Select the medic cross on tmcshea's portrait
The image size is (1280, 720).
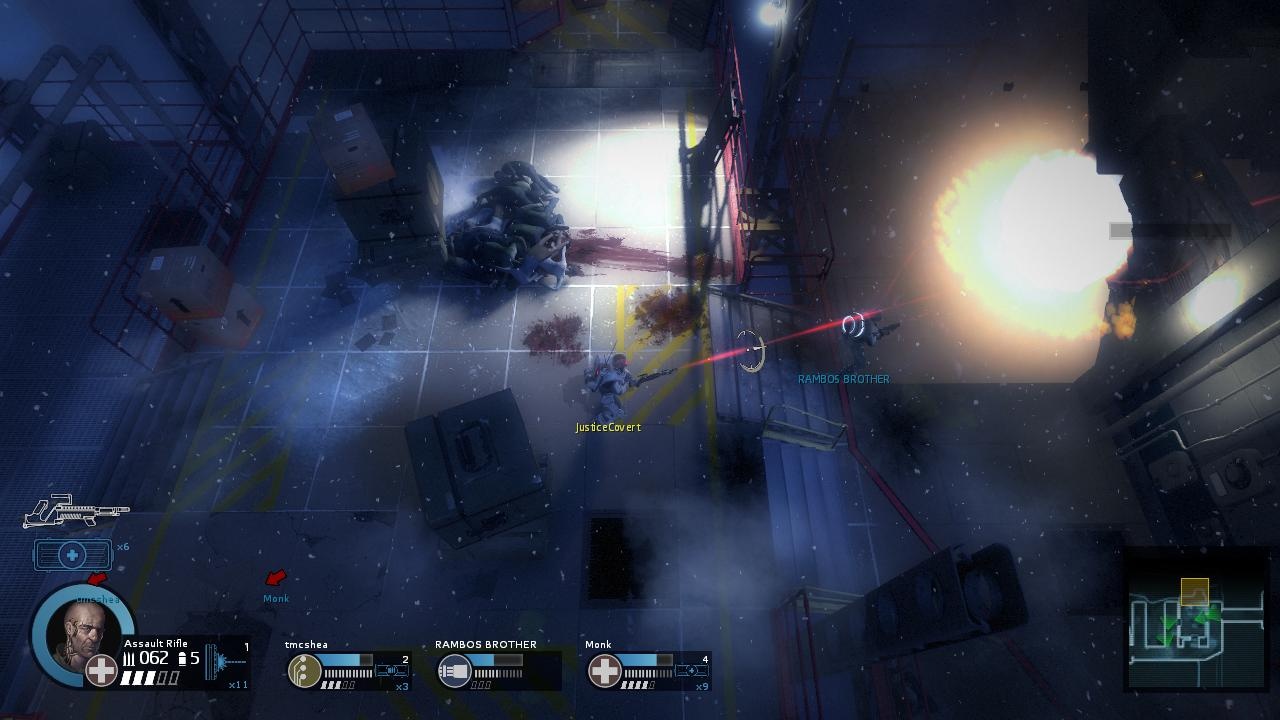(x=101, y=669)
